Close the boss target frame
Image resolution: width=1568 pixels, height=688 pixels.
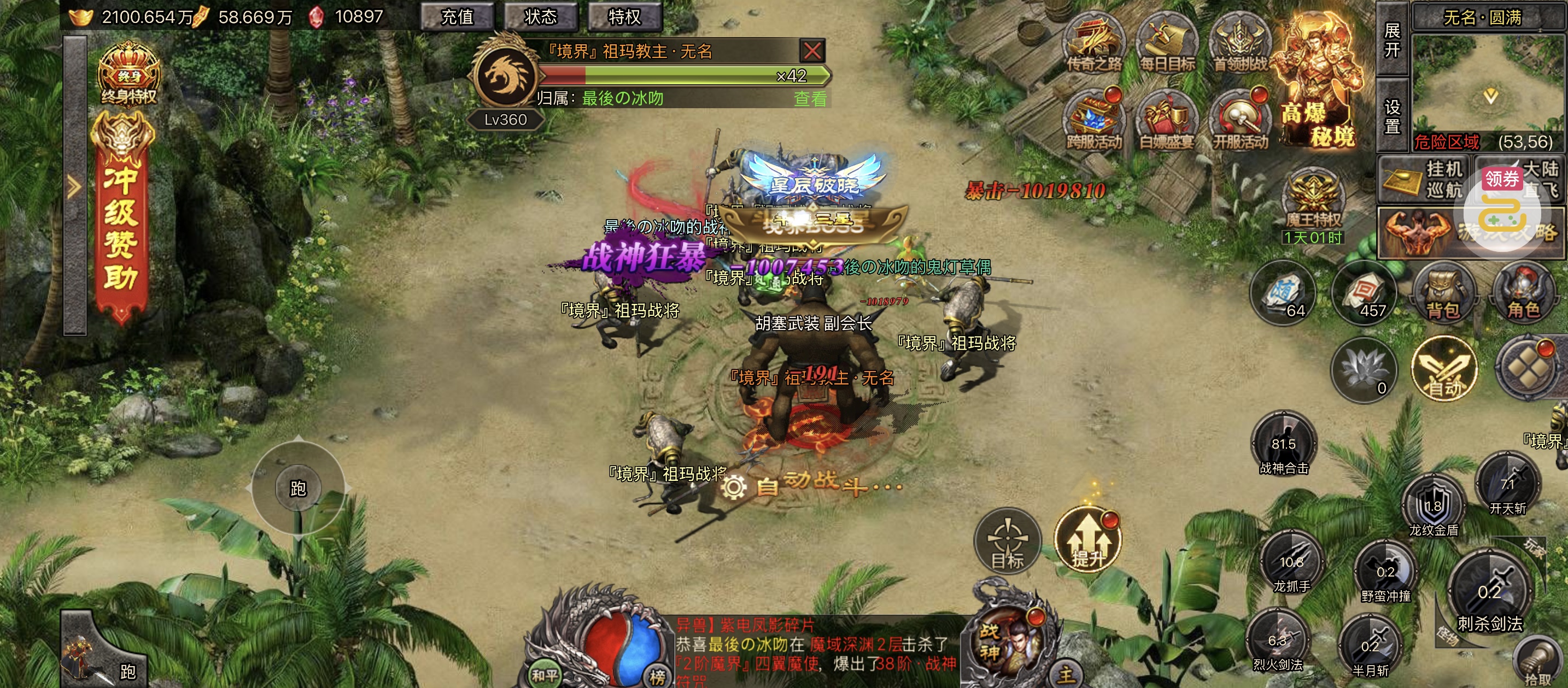[812, 50]
